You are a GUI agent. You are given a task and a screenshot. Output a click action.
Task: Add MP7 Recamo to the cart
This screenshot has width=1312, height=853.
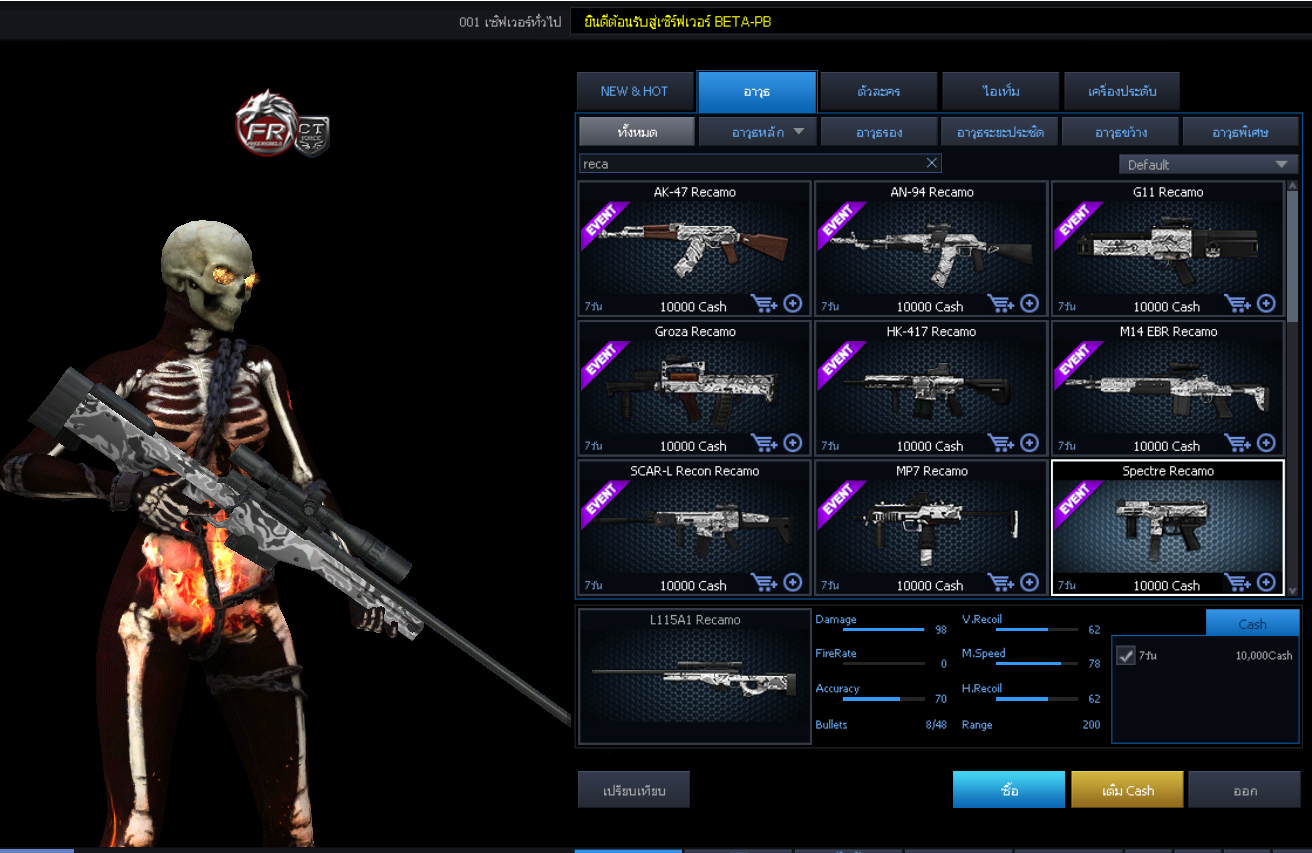pyautogui.click(x=1000, y=583)
